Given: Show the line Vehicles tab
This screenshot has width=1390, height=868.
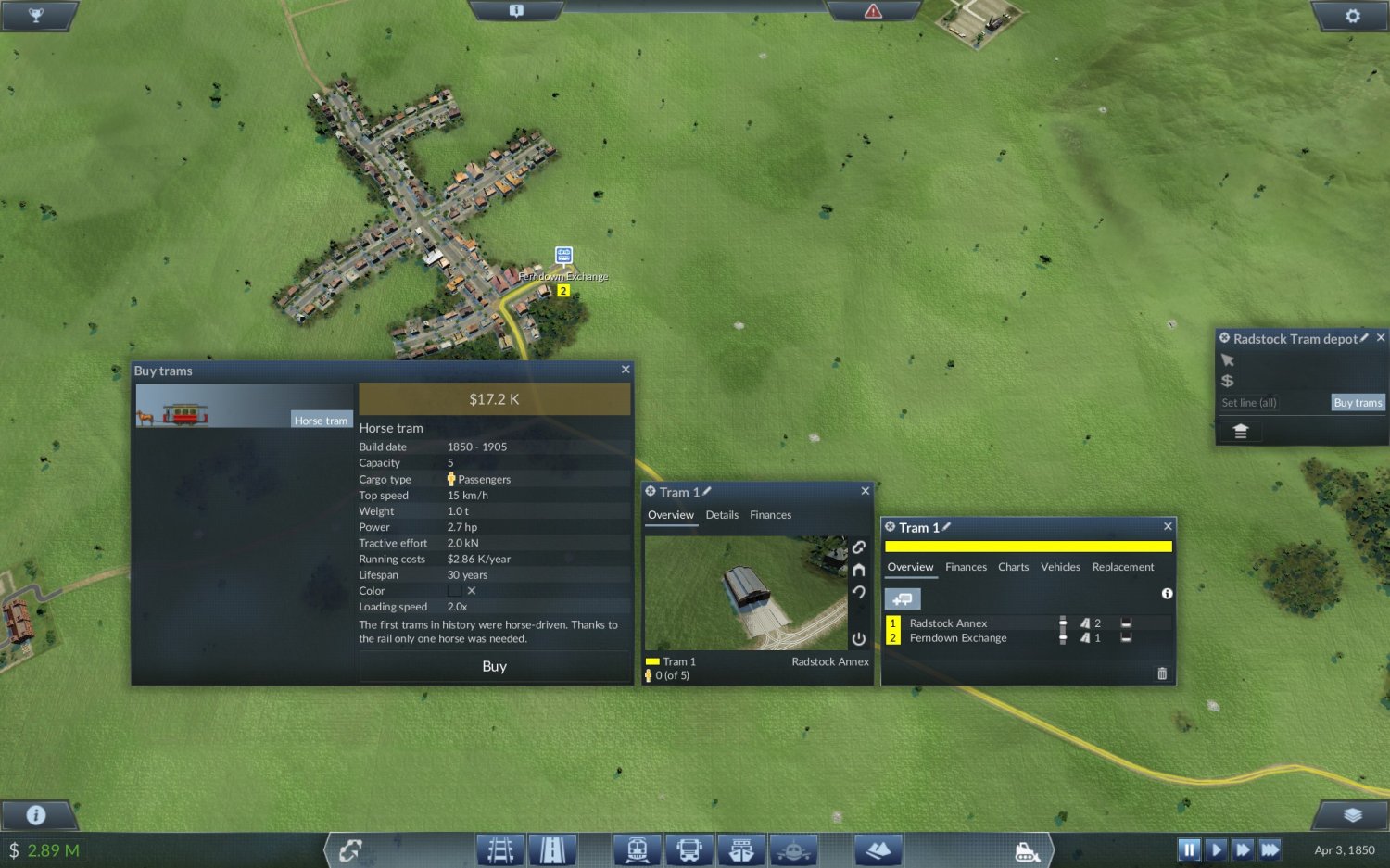Looking at the screenshot, I should pyautogui.click(x=1060, y=567).
